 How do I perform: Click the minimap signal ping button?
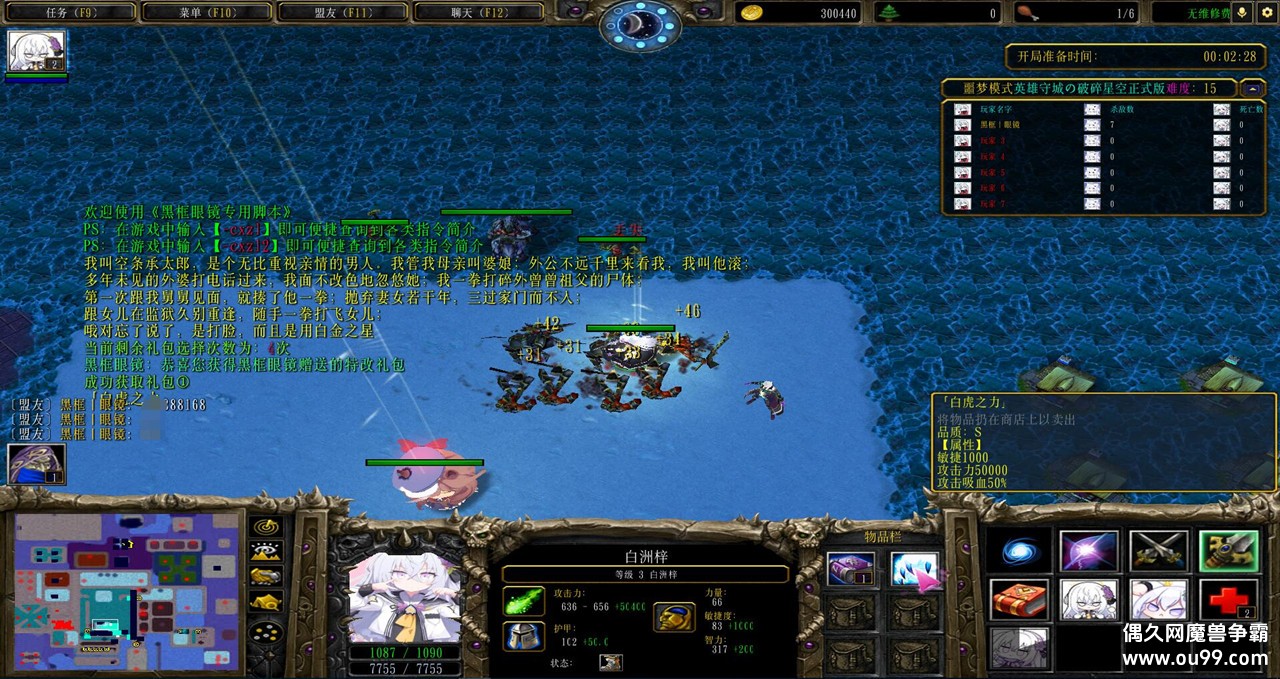click(x=265, y=526)
